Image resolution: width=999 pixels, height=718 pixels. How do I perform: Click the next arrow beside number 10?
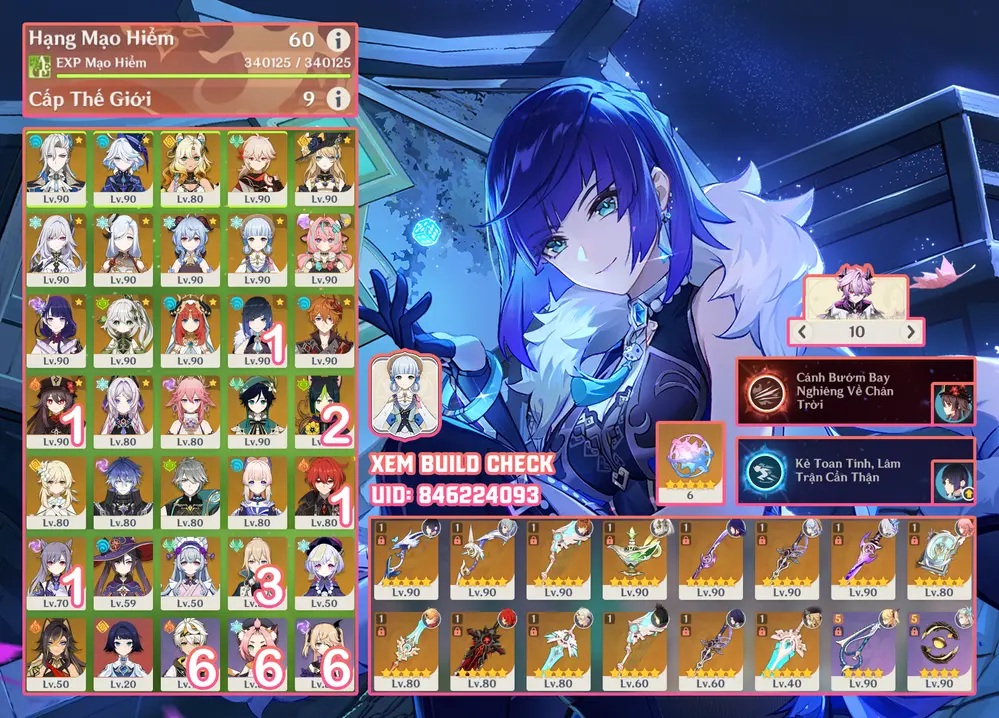coord(910,331)
